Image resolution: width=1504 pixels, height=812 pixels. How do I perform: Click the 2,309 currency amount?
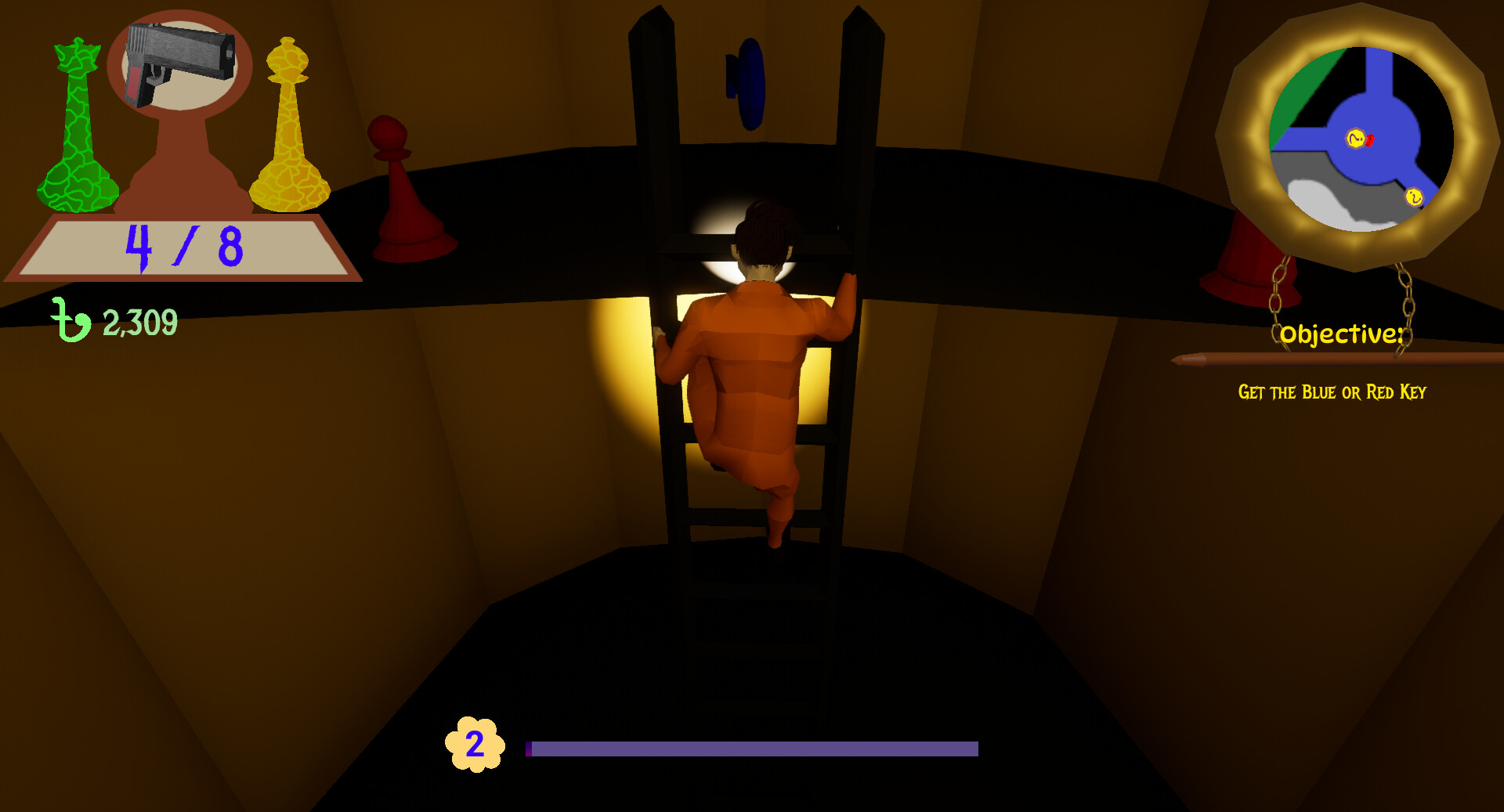pos(139,320)
